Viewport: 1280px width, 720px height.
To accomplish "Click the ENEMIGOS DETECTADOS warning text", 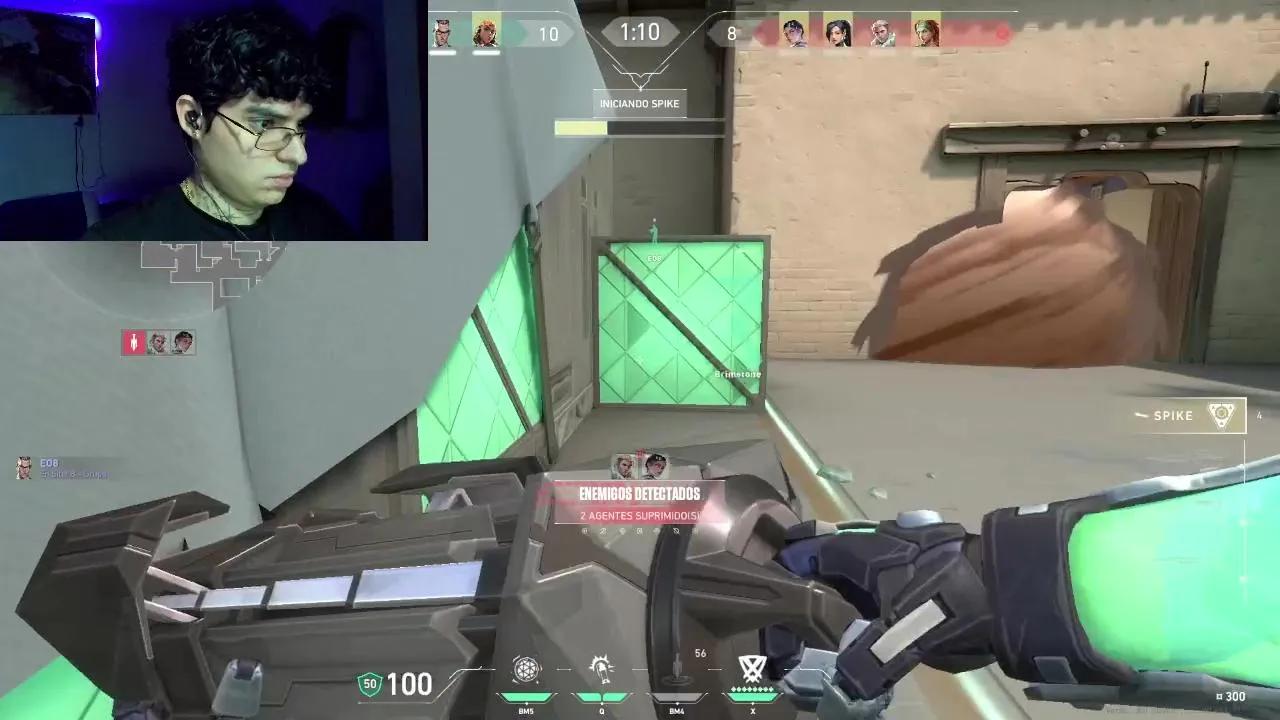I will 638,492.
